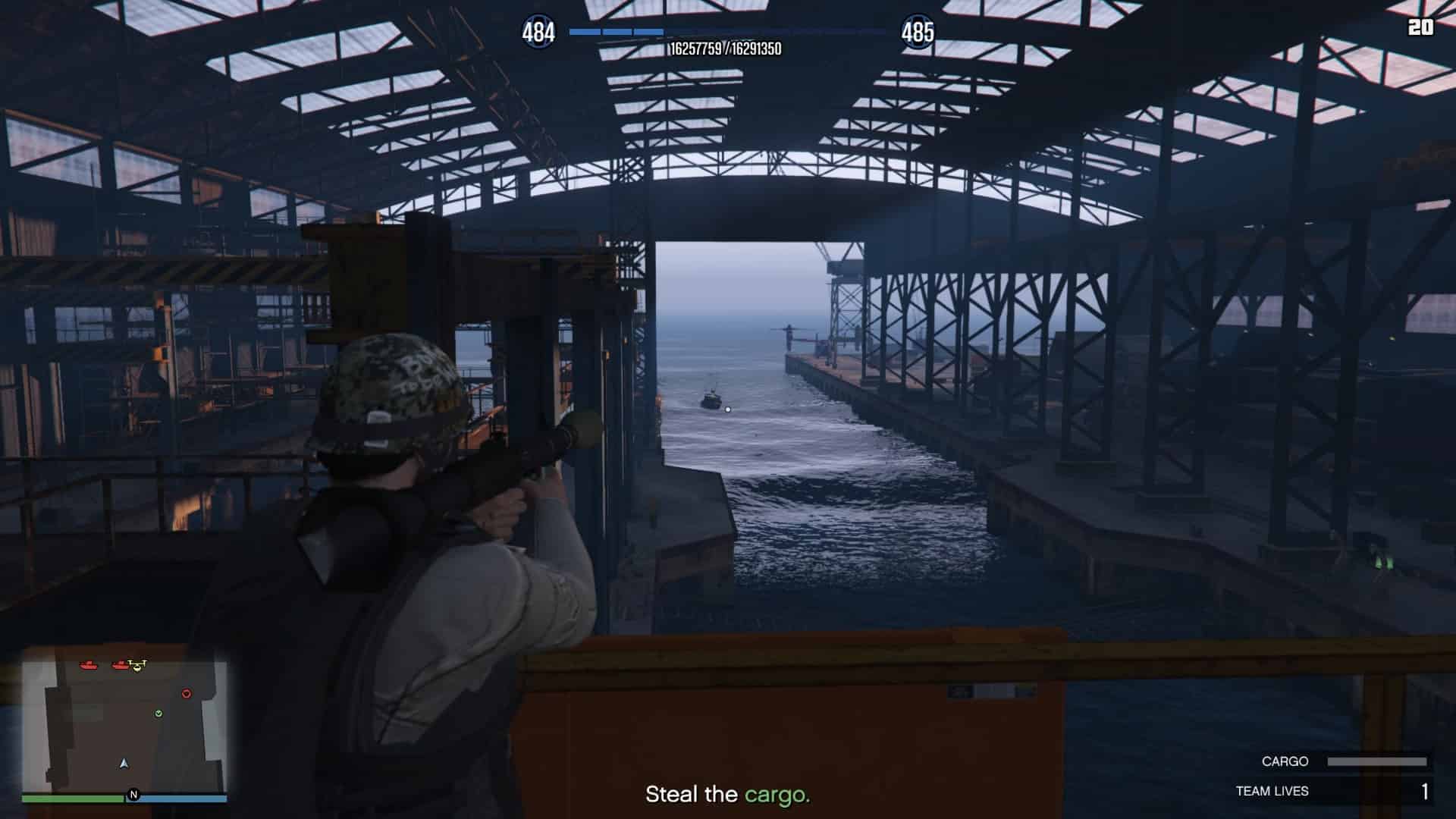Image resolution: width=1456 pixels, height=819 pixels.
Task: Select the yellow aircraft blip on minimap
Action: 137,666
